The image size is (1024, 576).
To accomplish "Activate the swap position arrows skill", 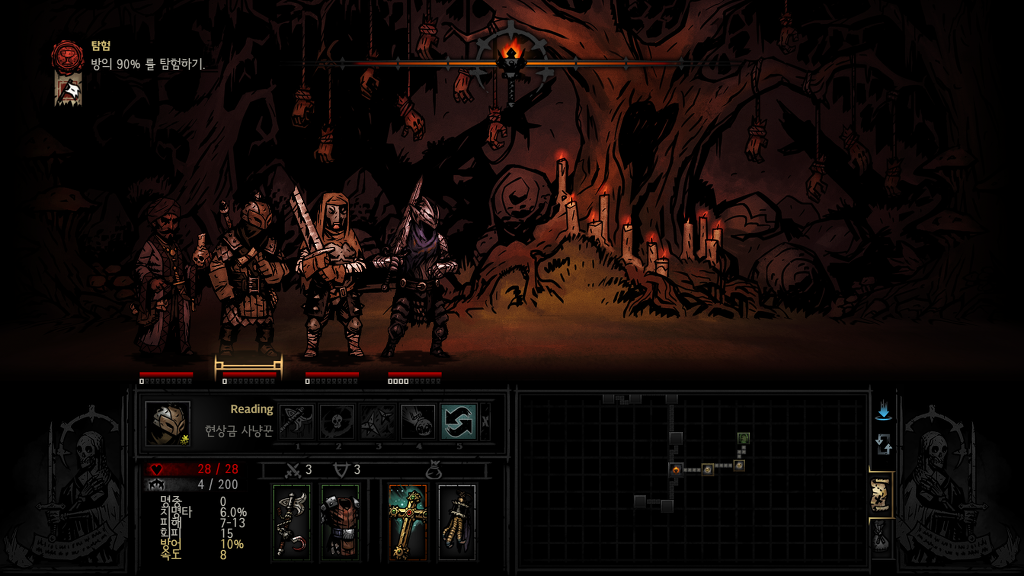I will pos(459,421).
